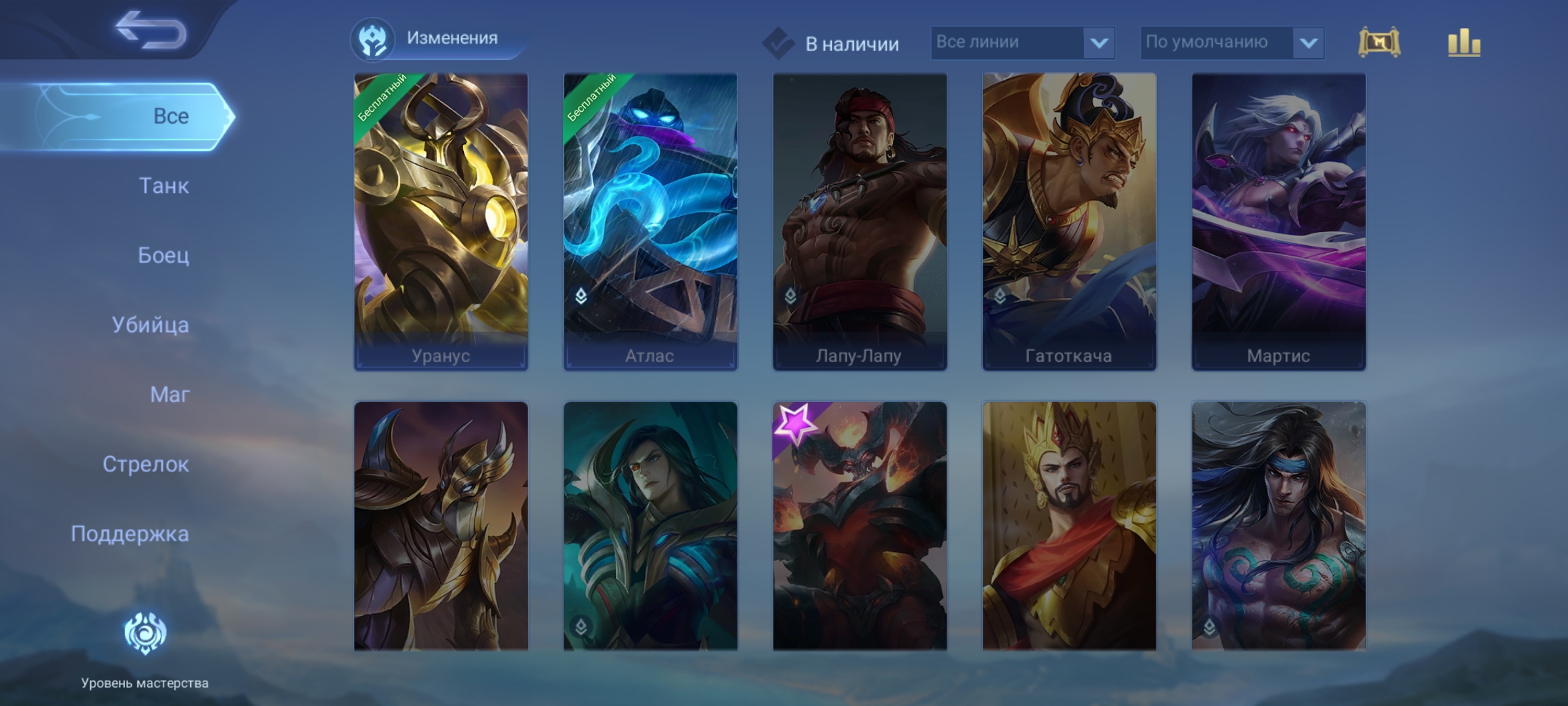Select the Уранус hero card

[441, 222]
